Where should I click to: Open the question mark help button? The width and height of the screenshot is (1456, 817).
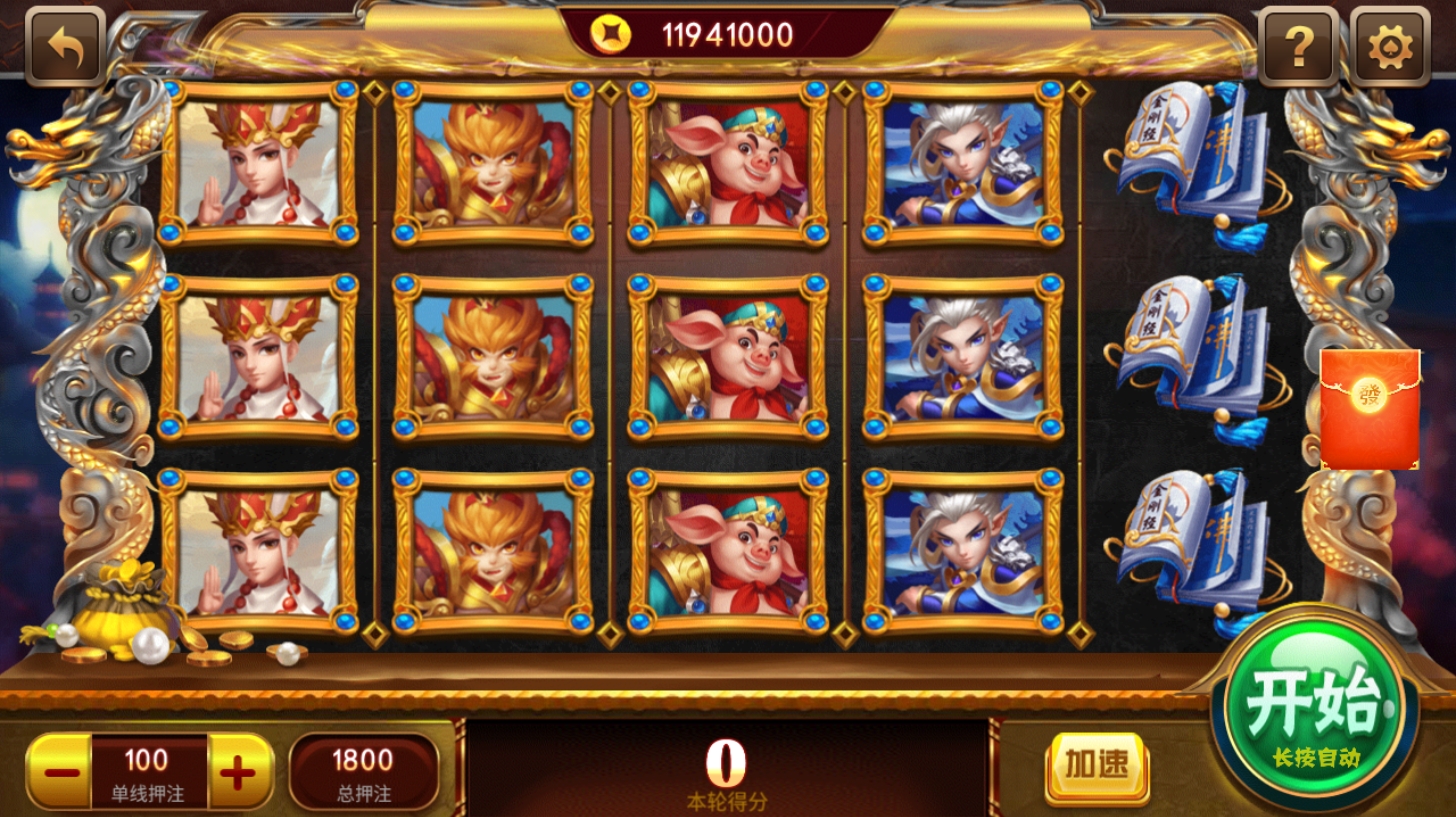point(1298,46)
